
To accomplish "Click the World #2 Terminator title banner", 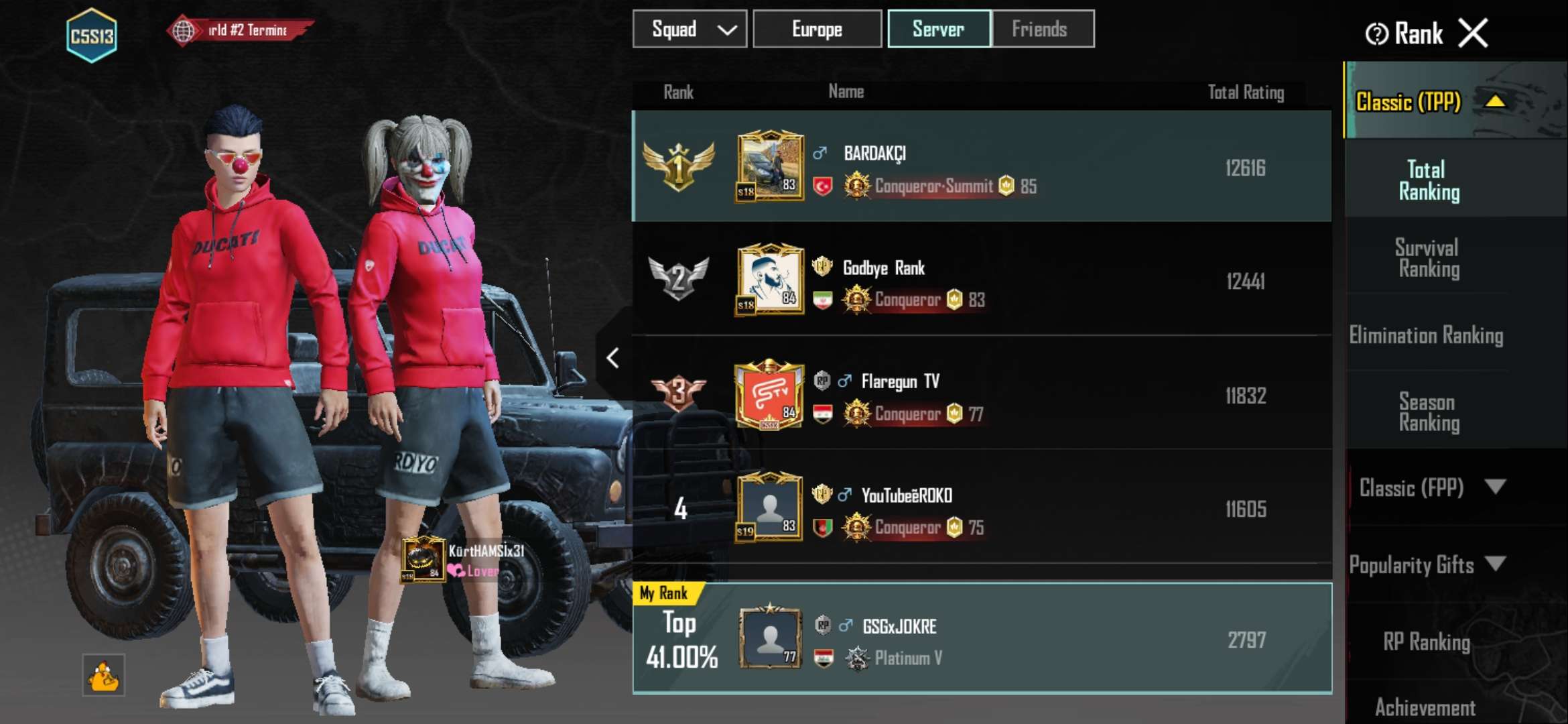I will pyautogui.click(x=238, y=28).
